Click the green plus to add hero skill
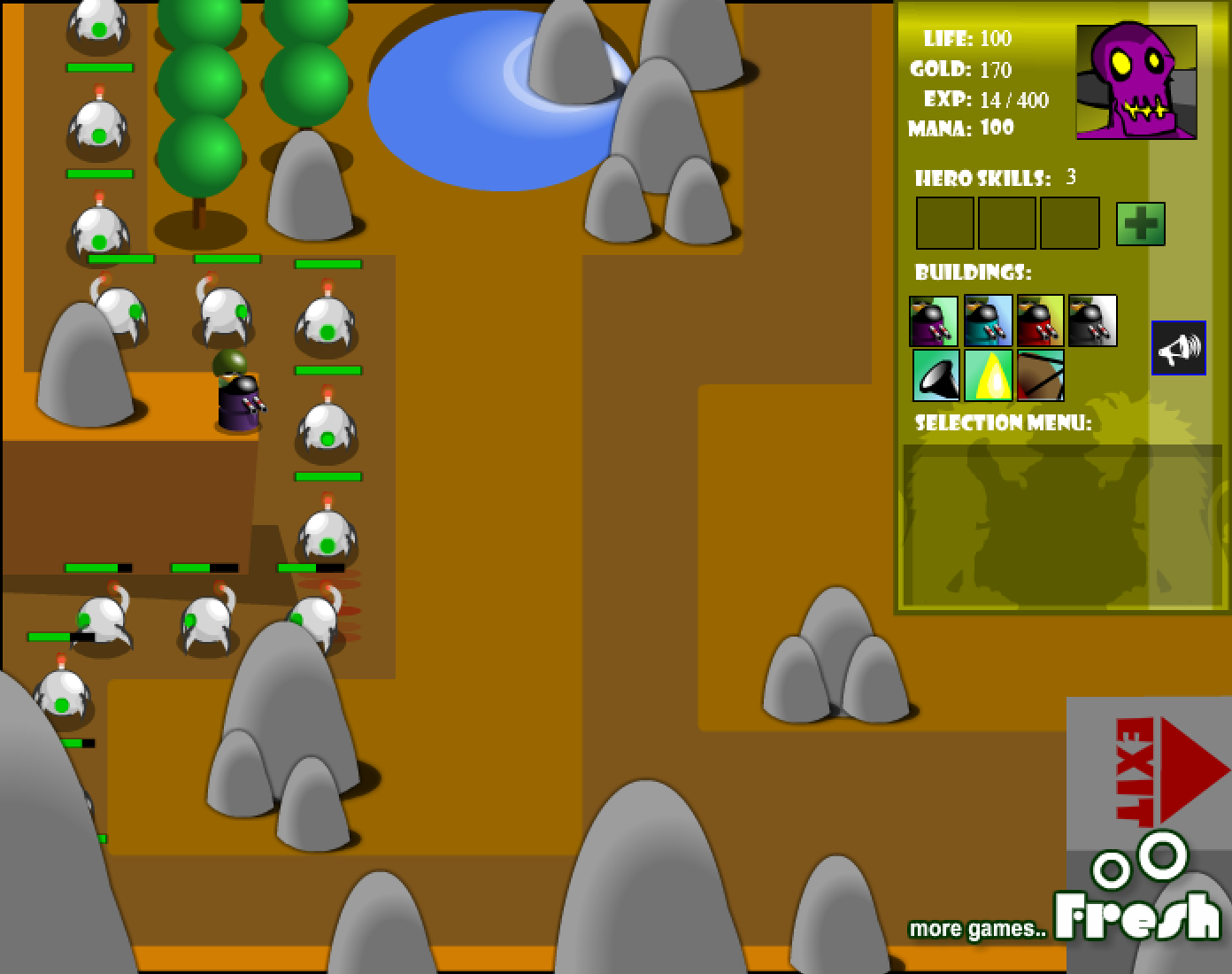The image size is (1232, 974). 1140,222
